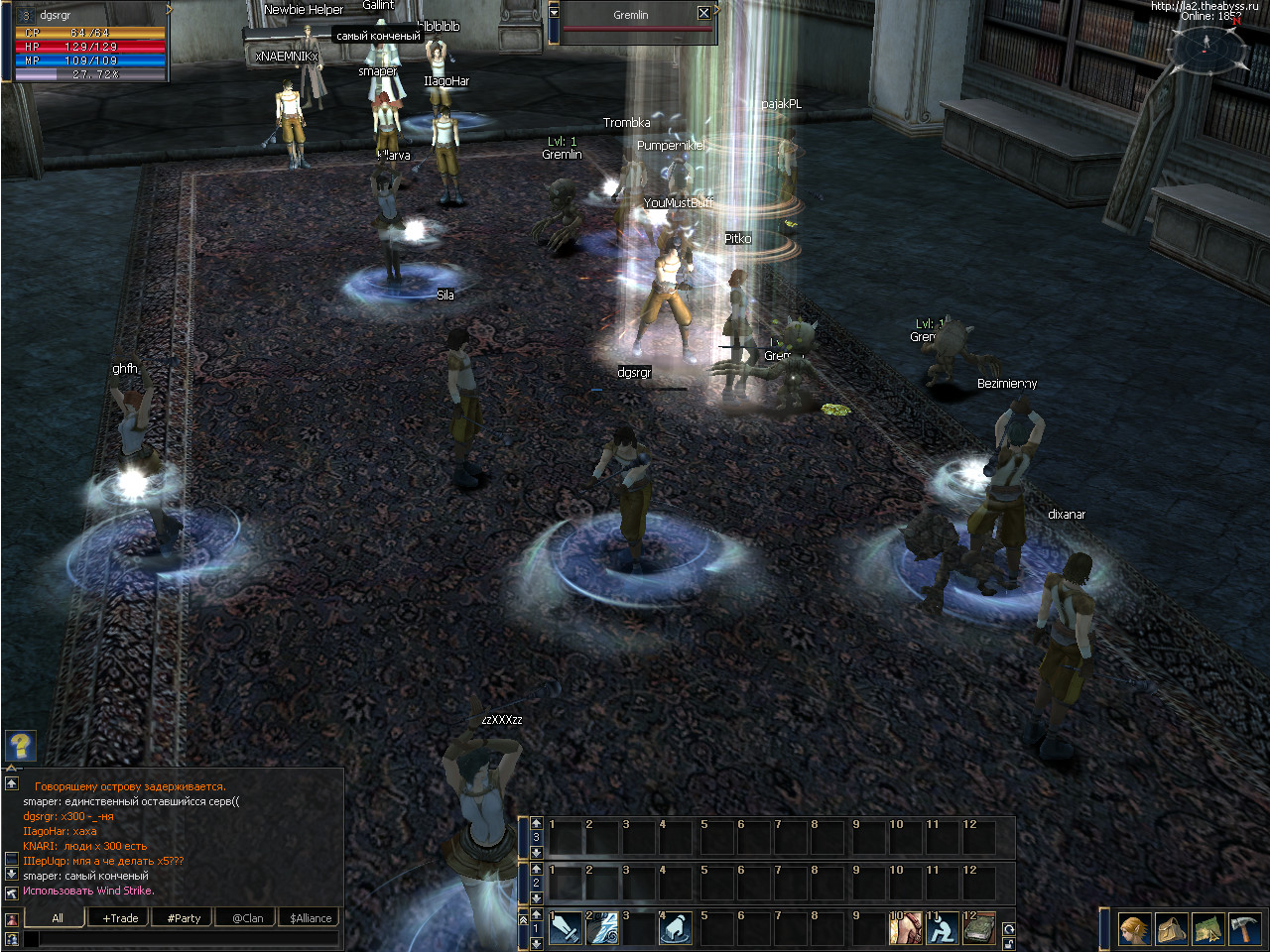Switch chat to the $Alliance tab
Viewport: 1270px width, 952px height.
pyautogui.click(x=311, y=918)
